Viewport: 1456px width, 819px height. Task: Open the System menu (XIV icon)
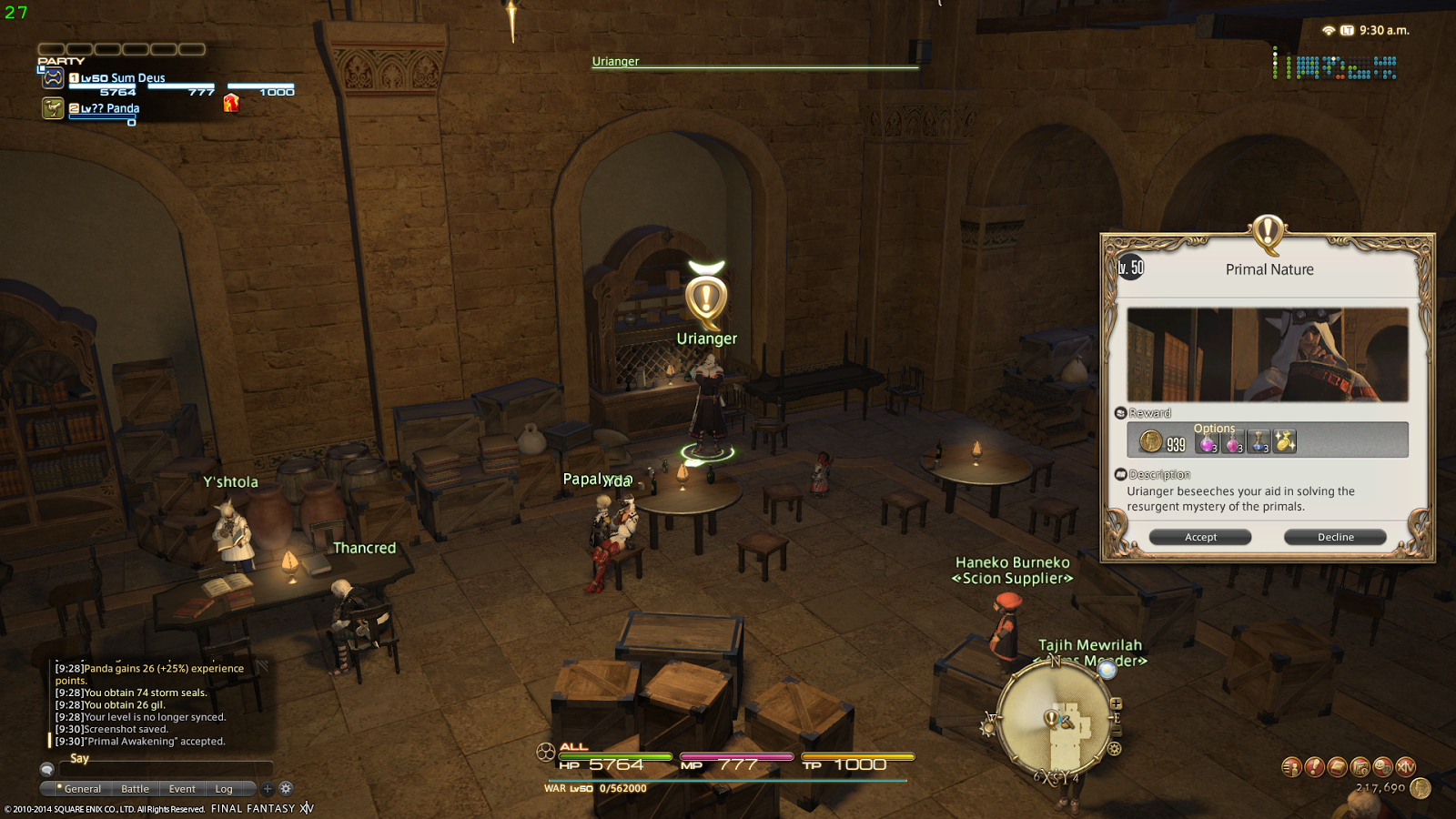1406,767
